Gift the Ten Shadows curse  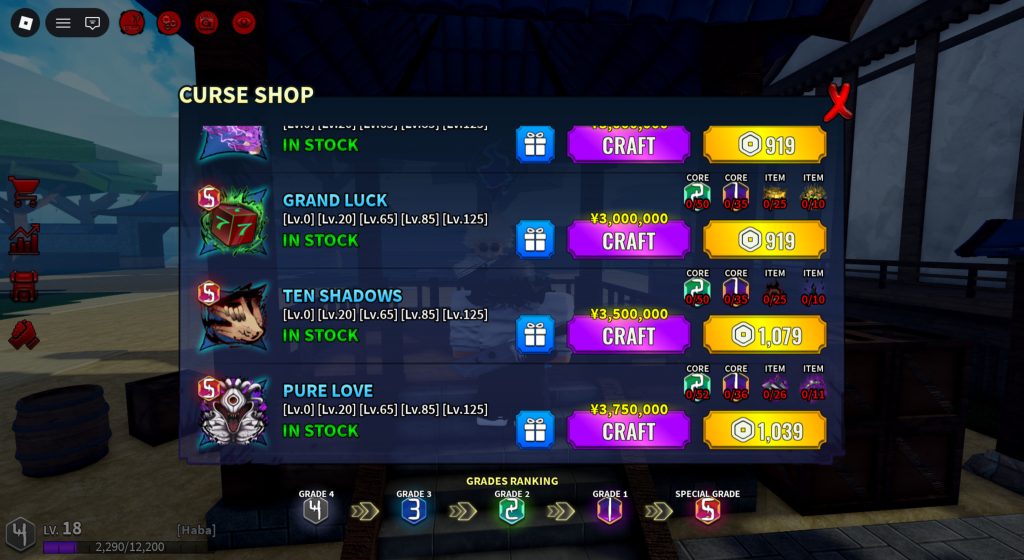tap(535, 335)
